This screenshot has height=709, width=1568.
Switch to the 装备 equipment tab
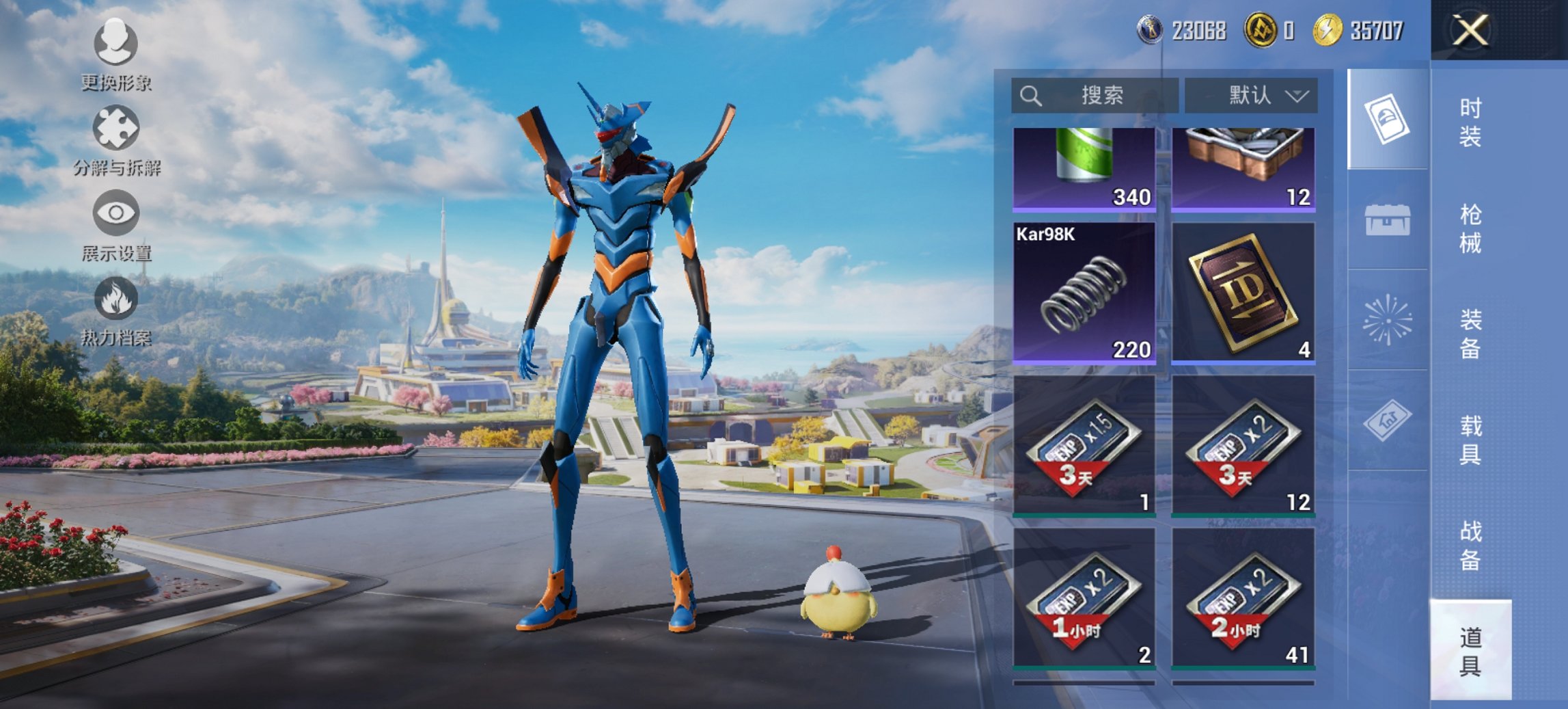coord(1470,334)
